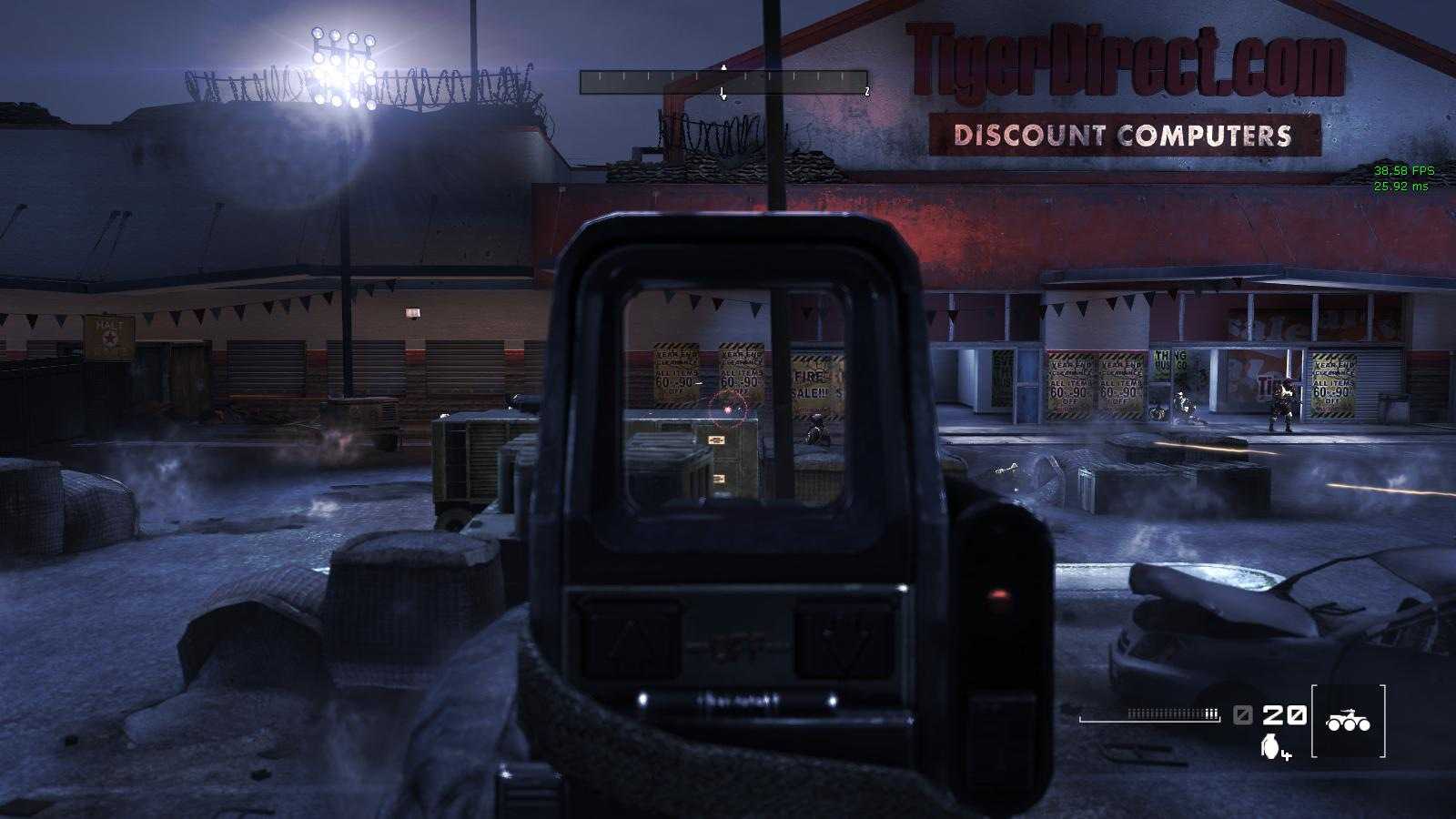The width and height of the screenshot is (1456, 819).
Task: Click the empty magazine icon beside ammo count
Action: click(x=1241, y=716)
